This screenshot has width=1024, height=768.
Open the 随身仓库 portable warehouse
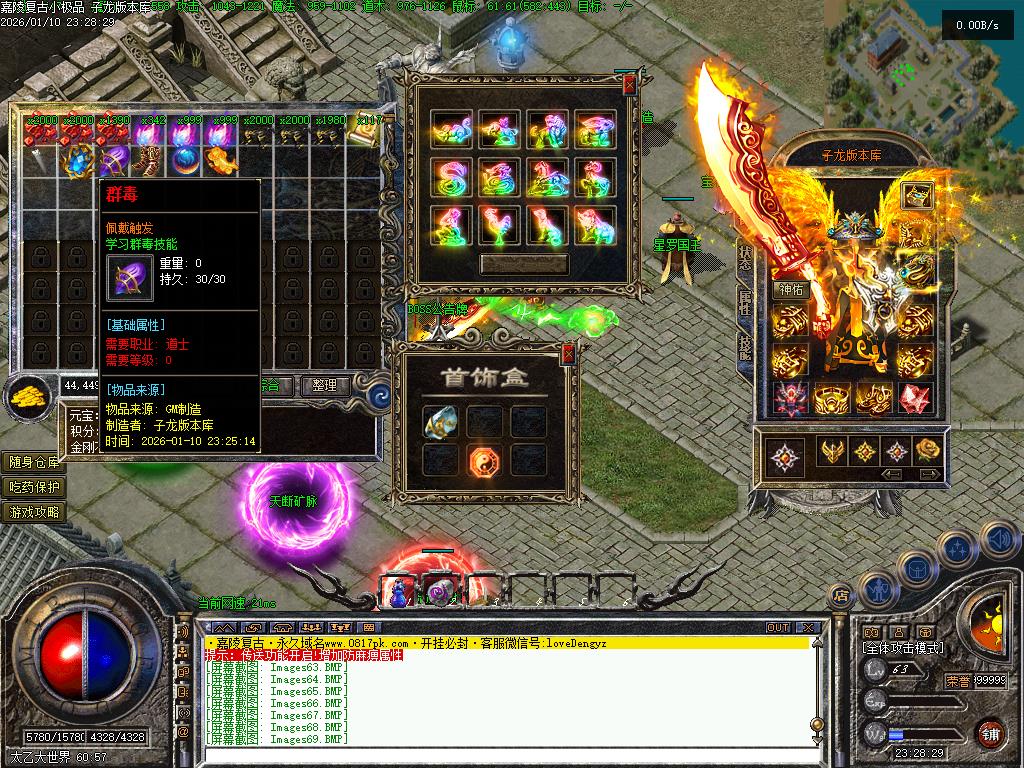(34, 462)
